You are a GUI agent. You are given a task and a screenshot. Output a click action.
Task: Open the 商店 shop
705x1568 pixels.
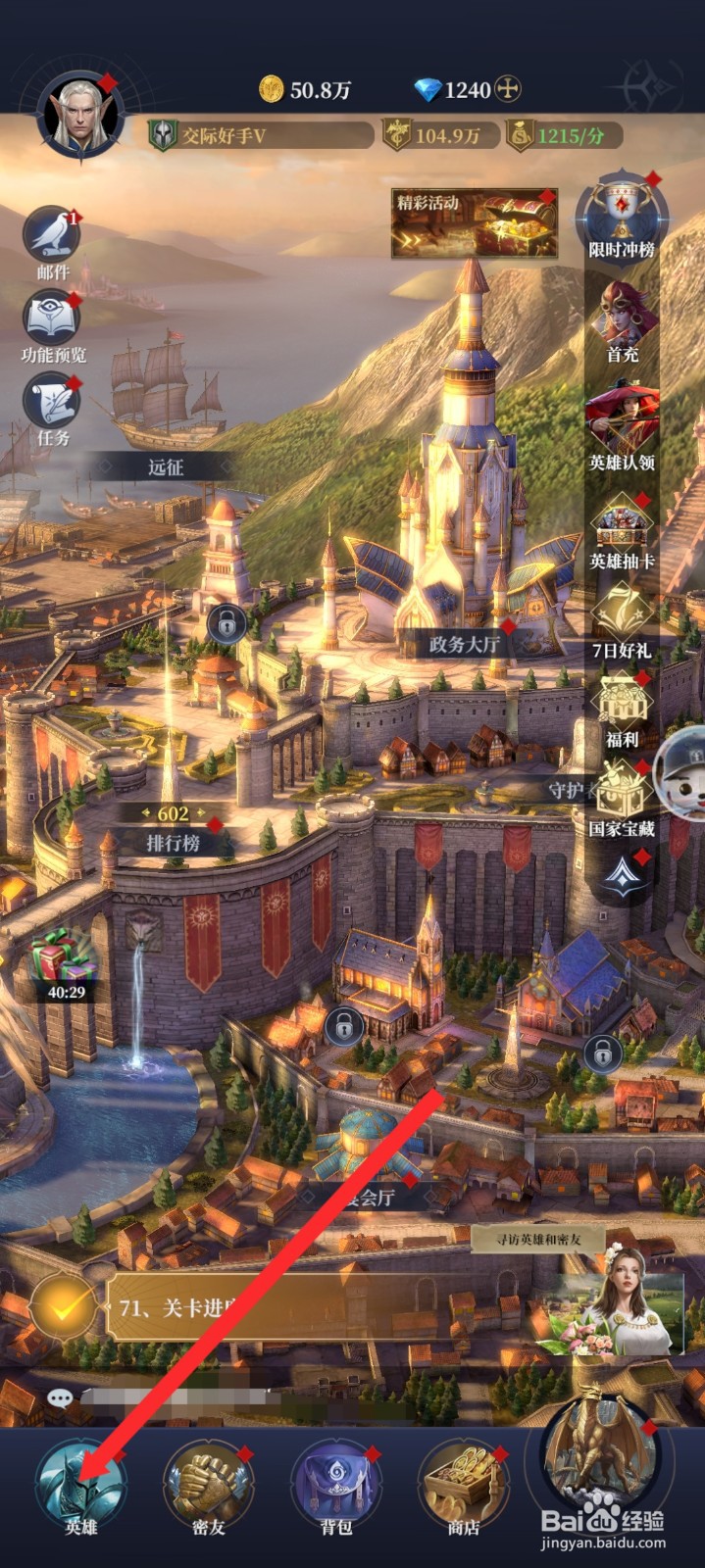463,1484
